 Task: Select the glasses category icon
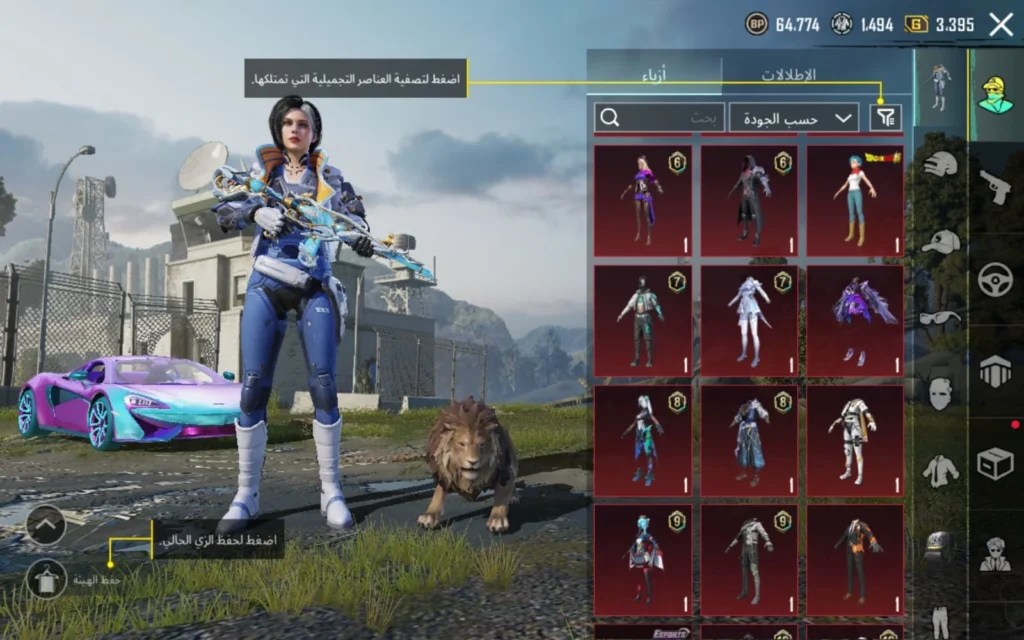click(940, 318)
